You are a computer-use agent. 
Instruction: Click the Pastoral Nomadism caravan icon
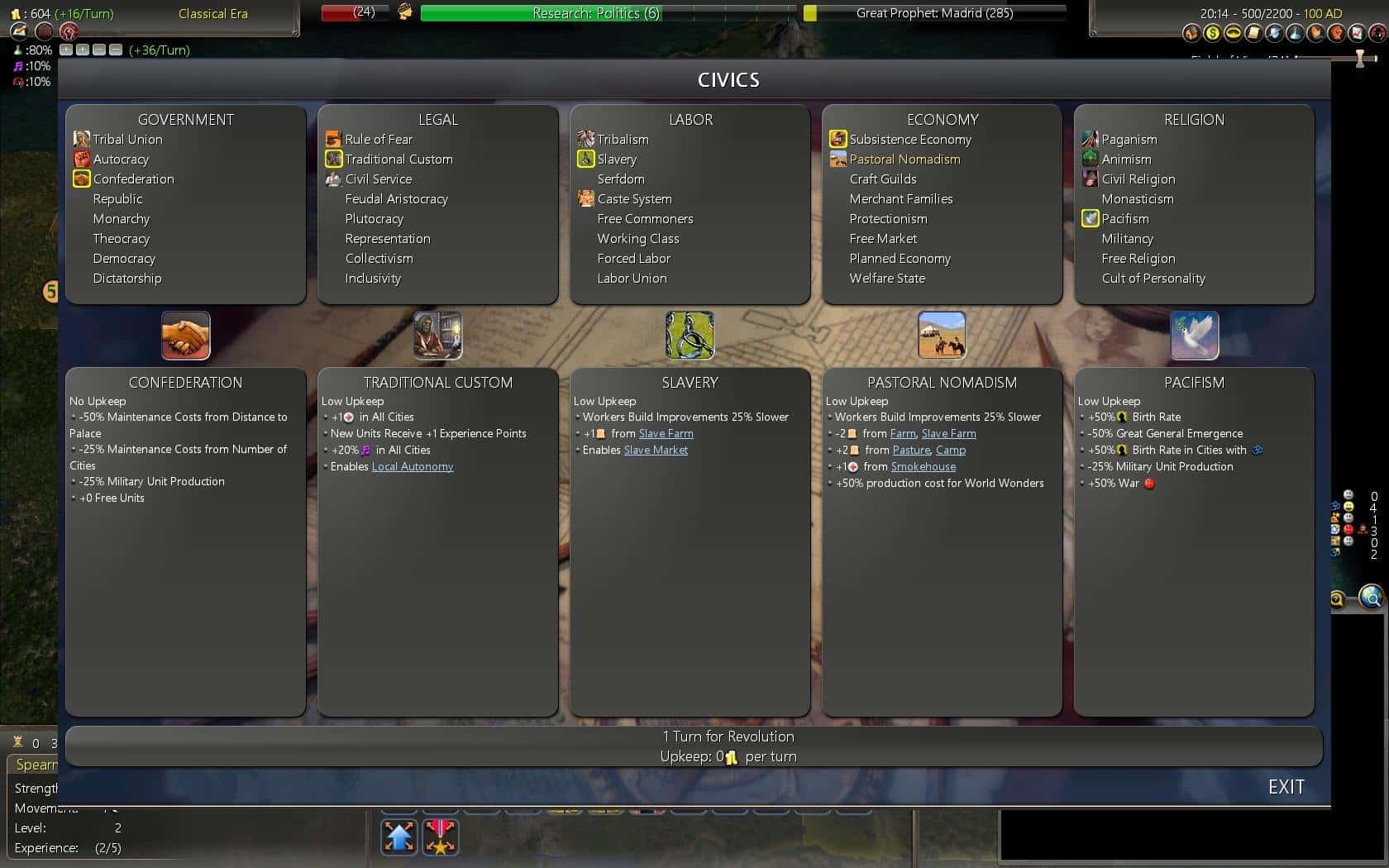pos(942,335)
